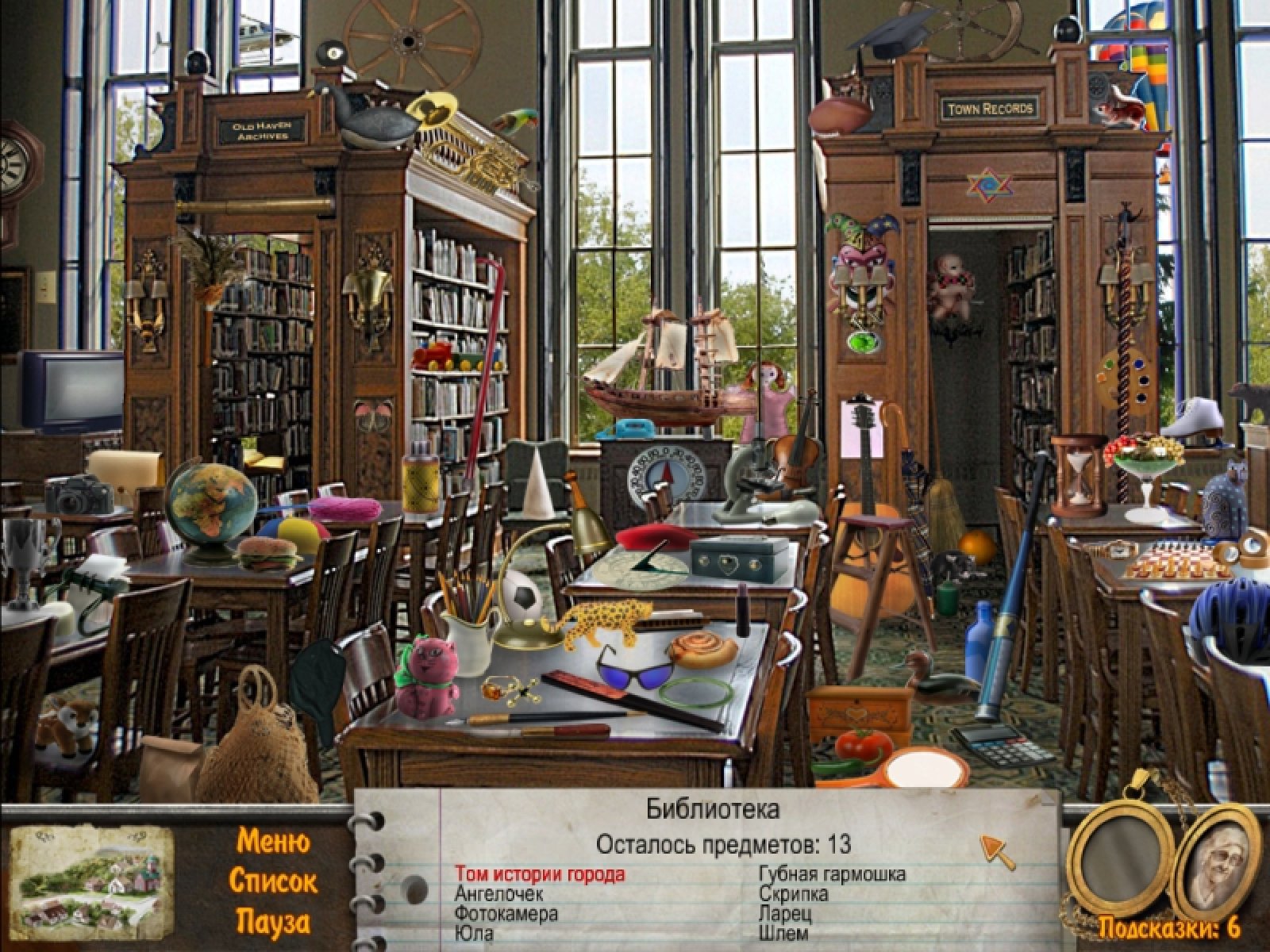Pause the game with Пауза

coord(273,921)
